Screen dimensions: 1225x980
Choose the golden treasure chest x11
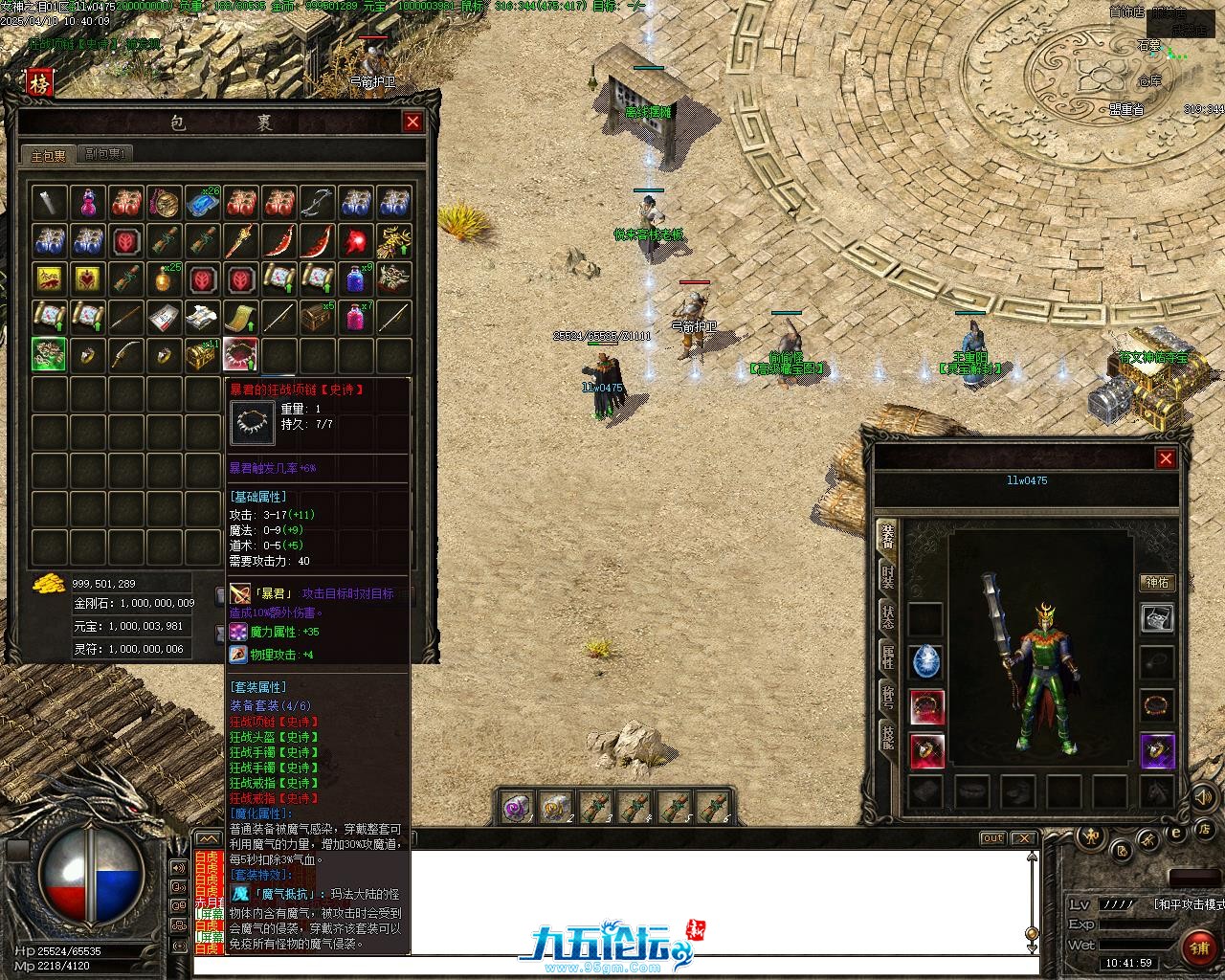202,354
